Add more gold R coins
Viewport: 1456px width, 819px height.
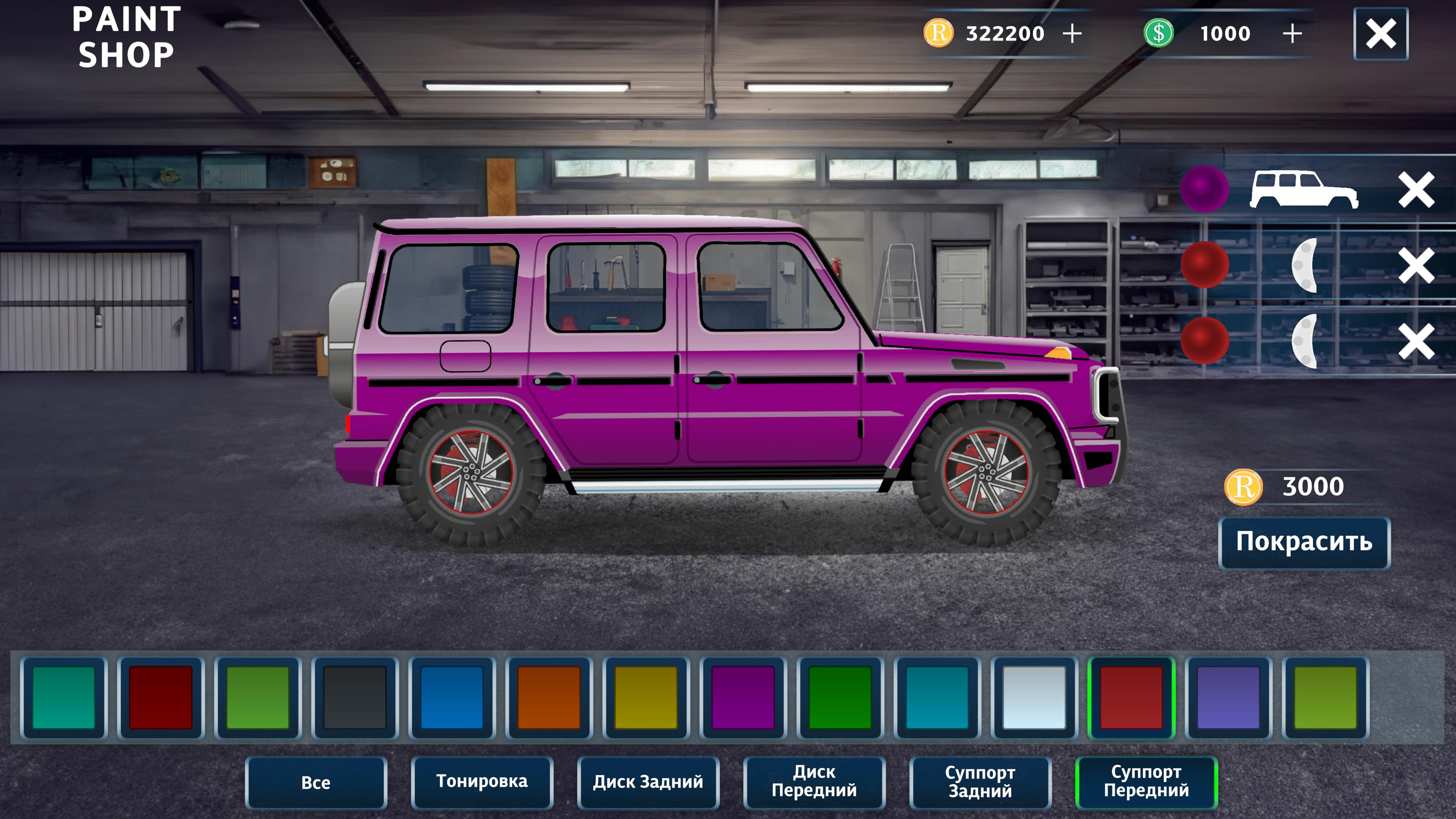click(1072, 34)
